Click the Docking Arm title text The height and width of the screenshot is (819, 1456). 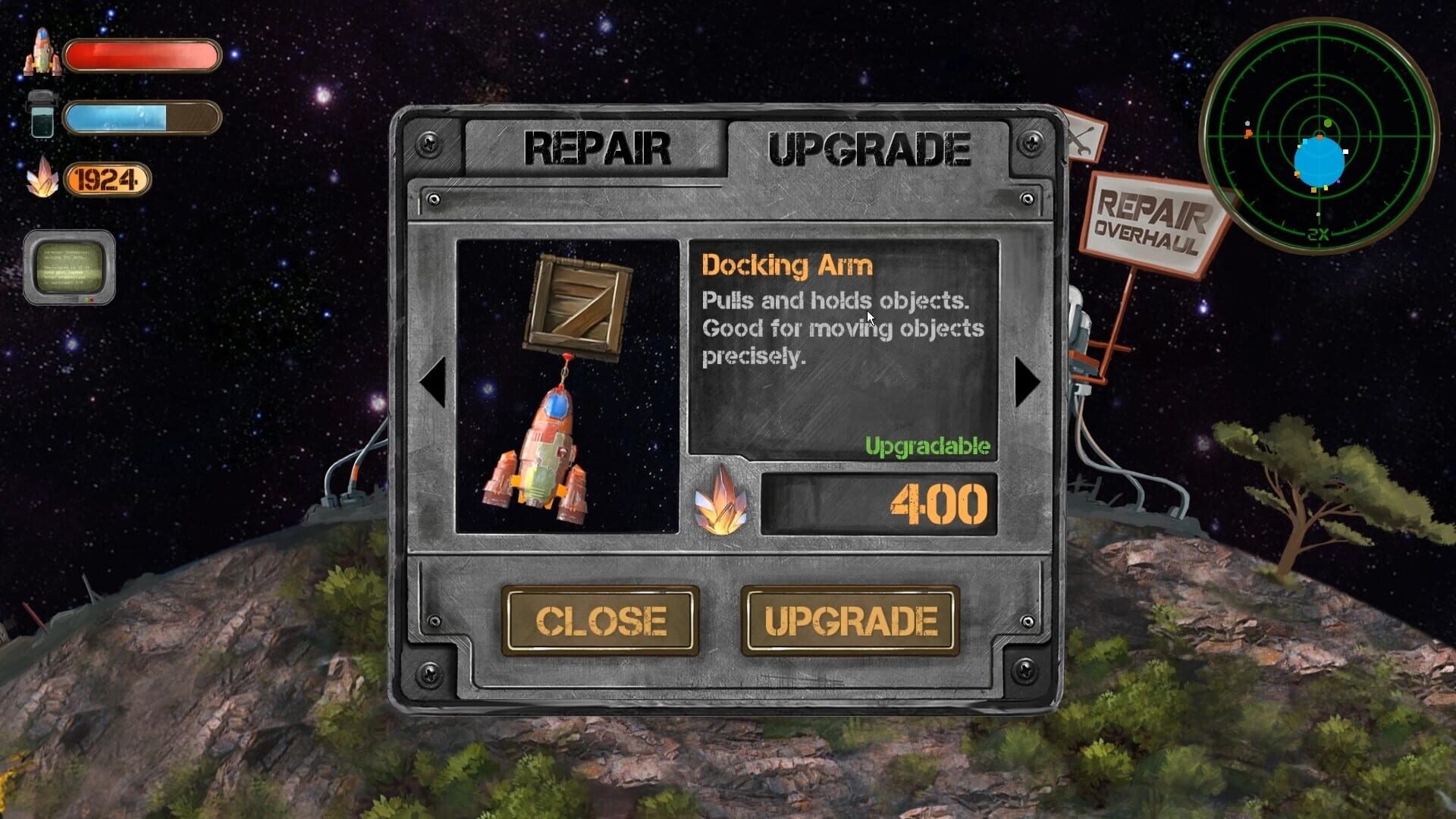click(x=789, y=266)
